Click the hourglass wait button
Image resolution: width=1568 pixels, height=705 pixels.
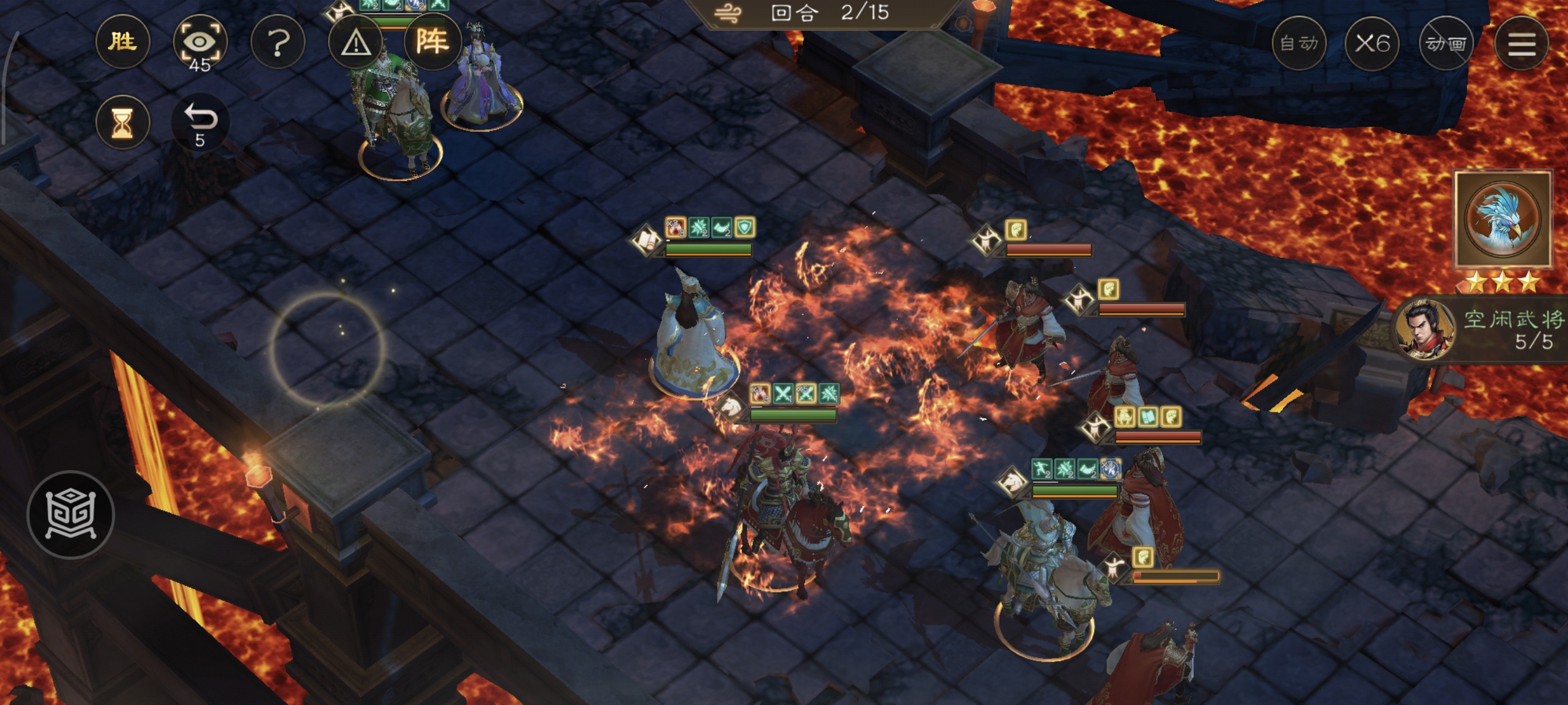[122, 122]
